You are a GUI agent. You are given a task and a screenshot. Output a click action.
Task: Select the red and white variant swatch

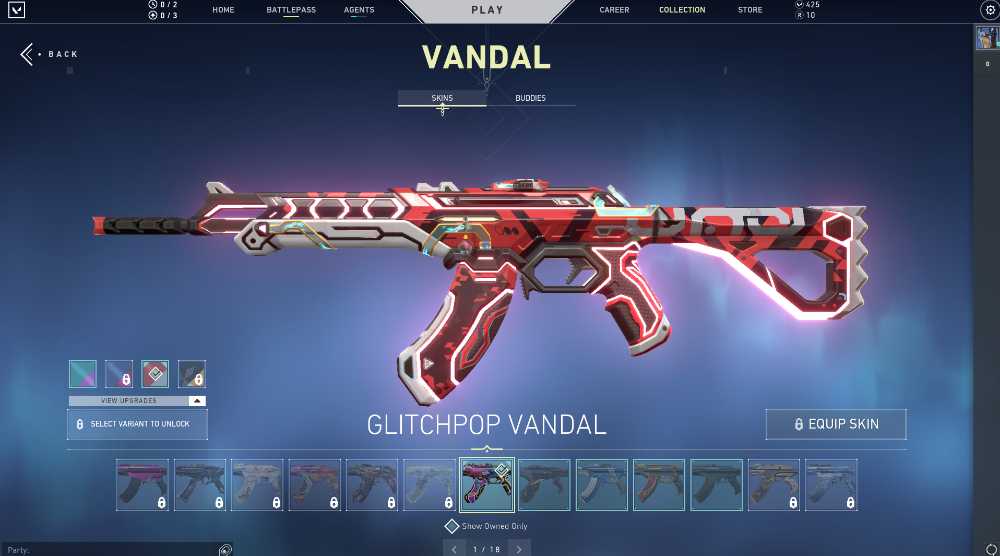pos(155,374)
